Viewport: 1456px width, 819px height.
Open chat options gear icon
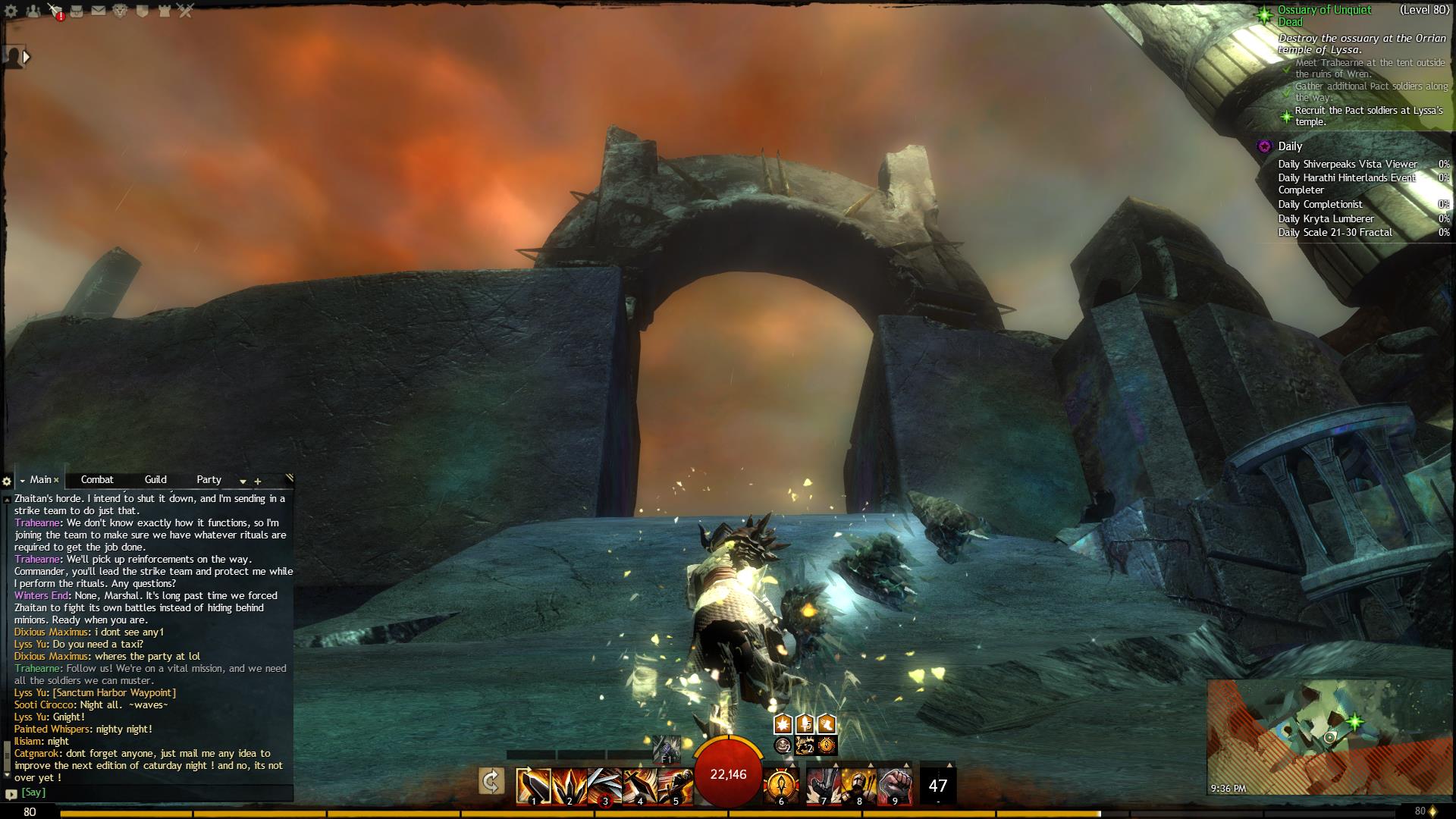7,481
